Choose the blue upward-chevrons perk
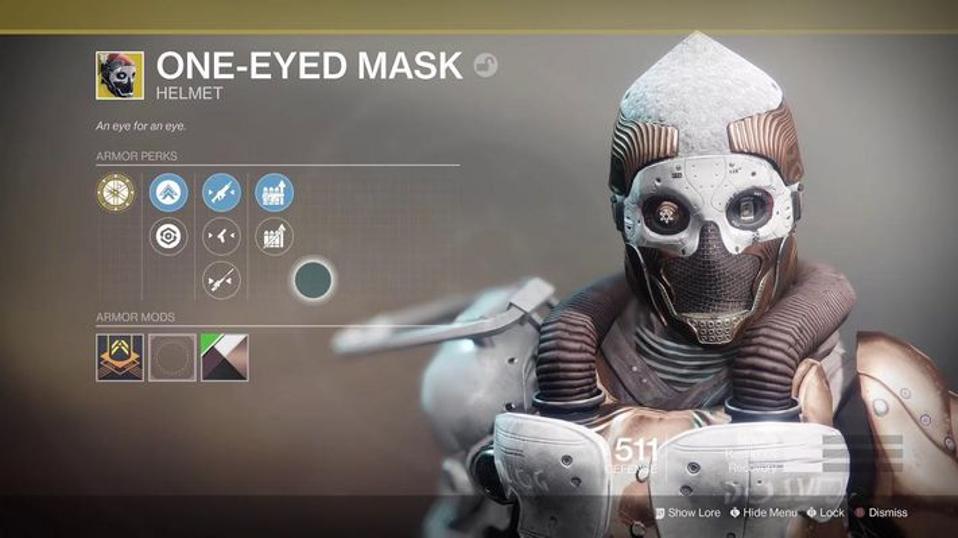The image size is (958, 538). pos(168,192)
